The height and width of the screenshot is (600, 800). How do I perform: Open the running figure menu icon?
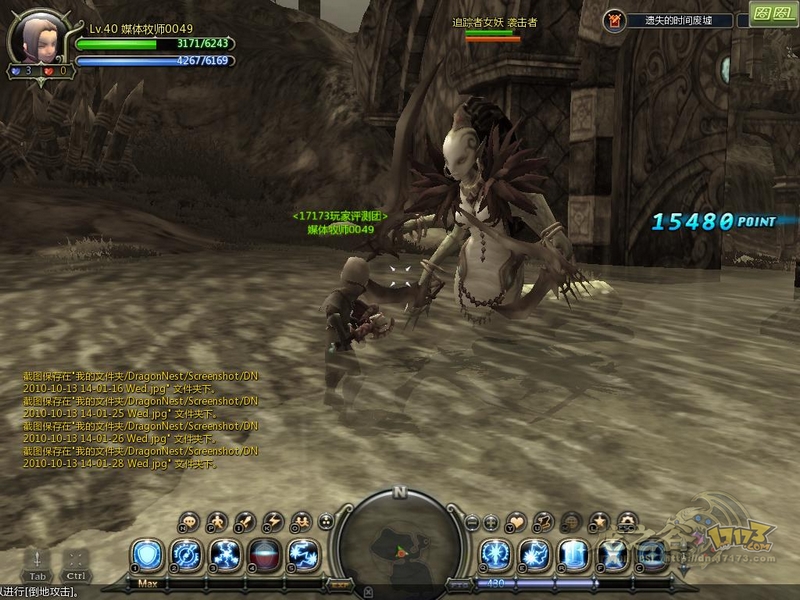click(217, 521)
